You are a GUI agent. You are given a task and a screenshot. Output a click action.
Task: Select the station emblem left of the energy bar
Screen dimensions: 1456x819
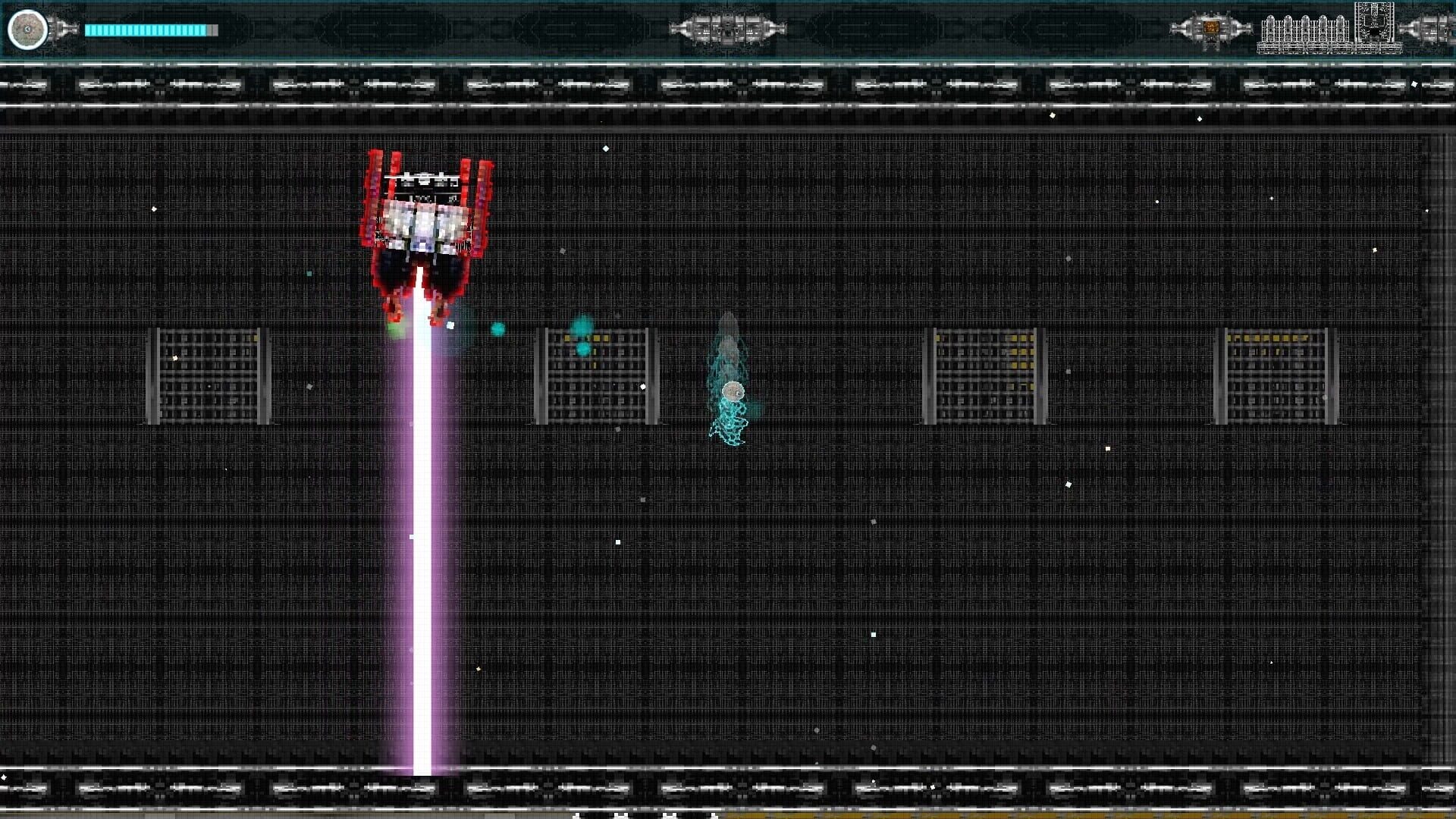click(59, 30)
